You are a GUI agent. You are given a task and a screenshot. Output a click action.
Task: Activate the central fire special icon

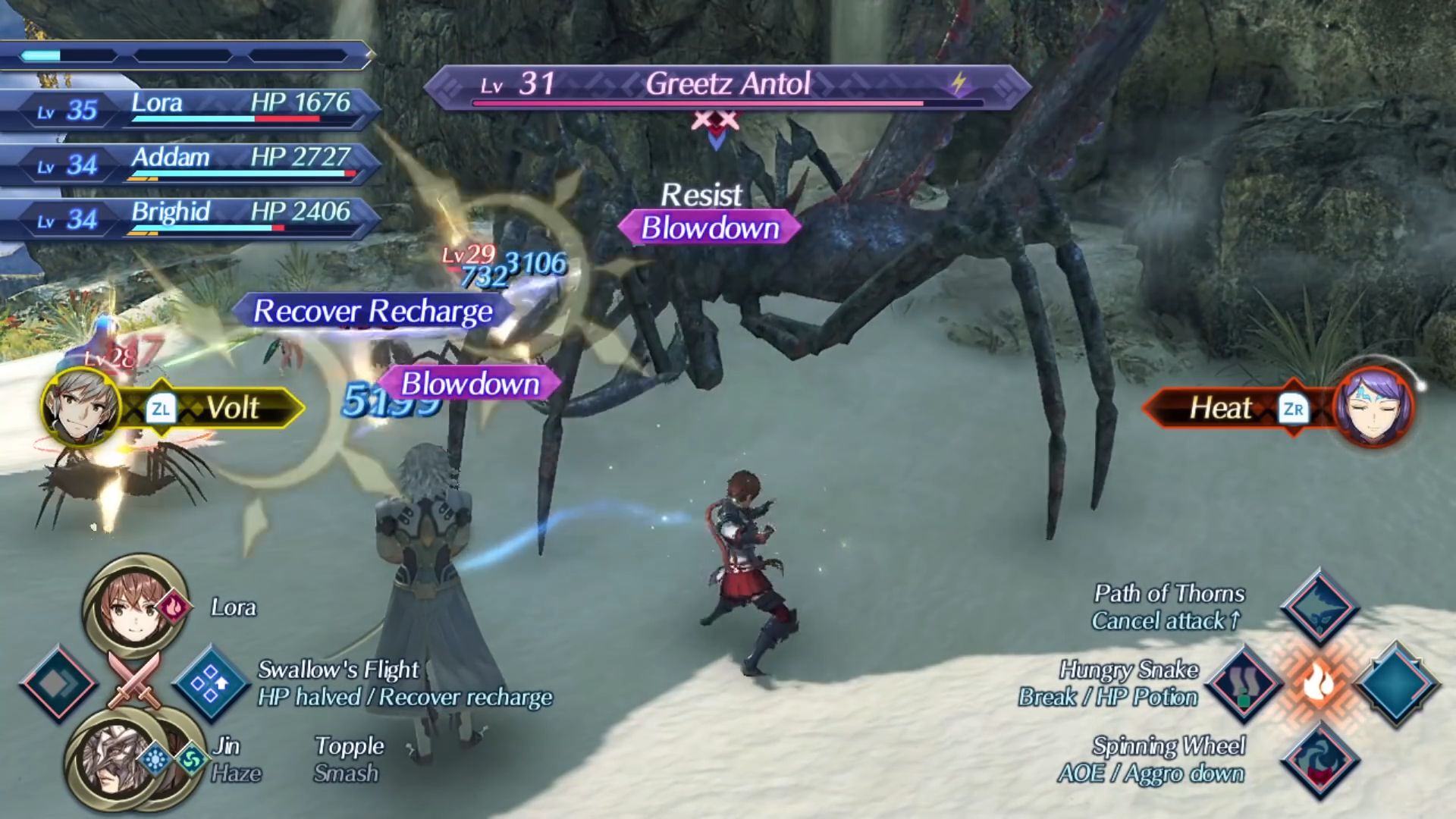[x=1319, y=683]
